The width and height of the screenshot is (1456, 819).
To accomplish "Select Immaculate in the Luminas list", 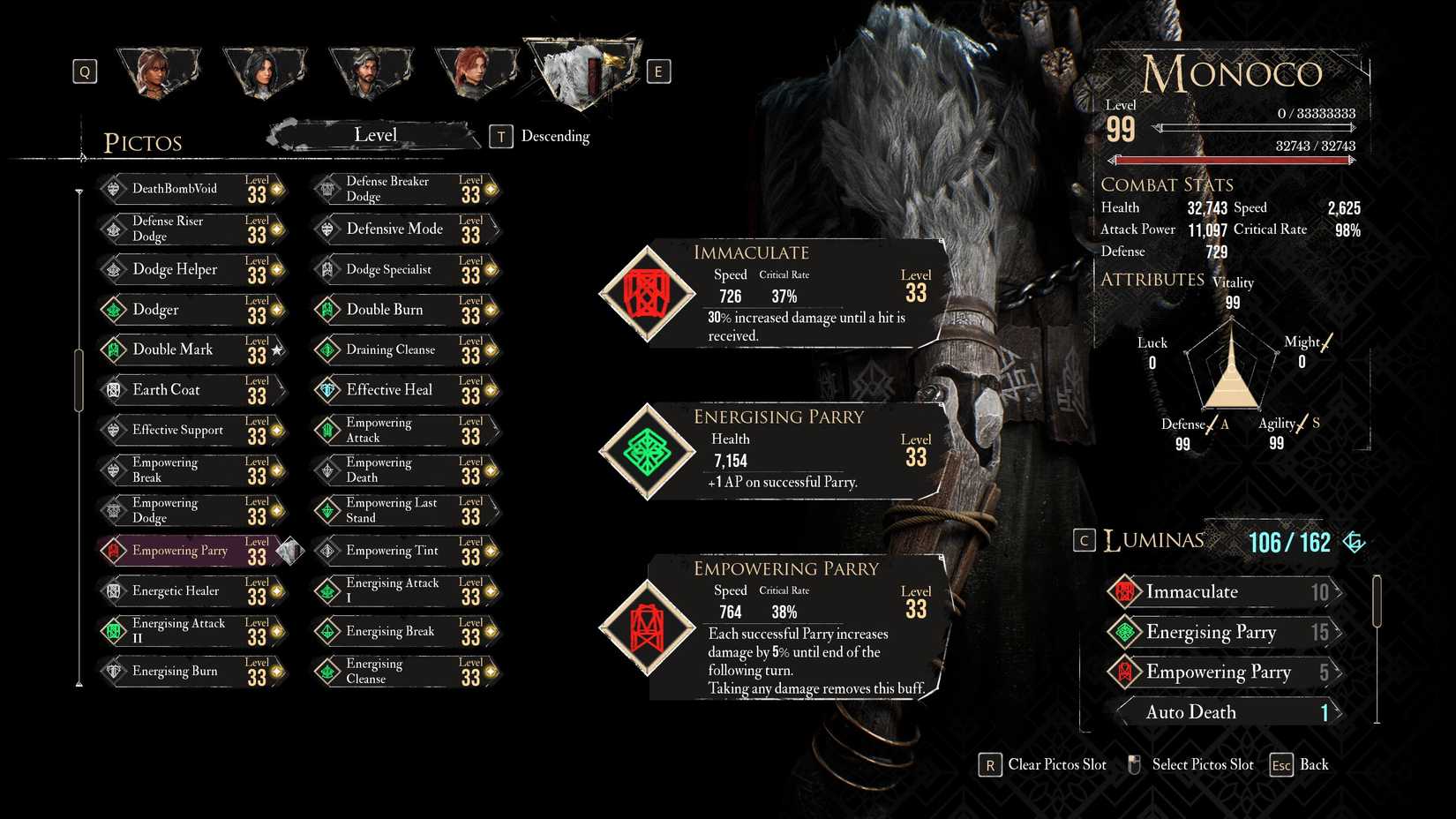I will (x=1227, y=592).
